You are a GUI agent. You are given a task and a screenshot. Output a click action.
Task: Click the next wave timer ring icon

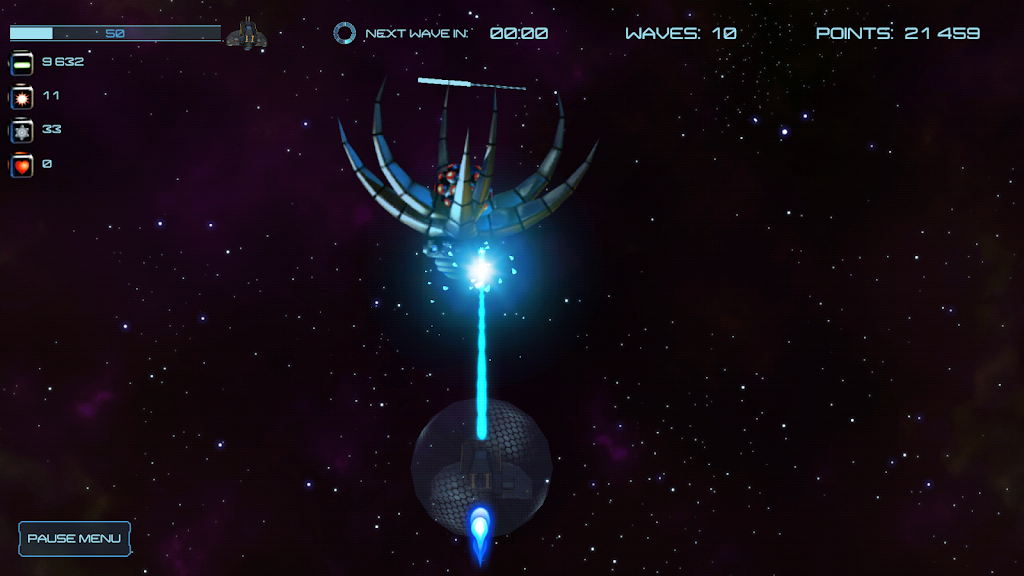click(x=344, y=33)
